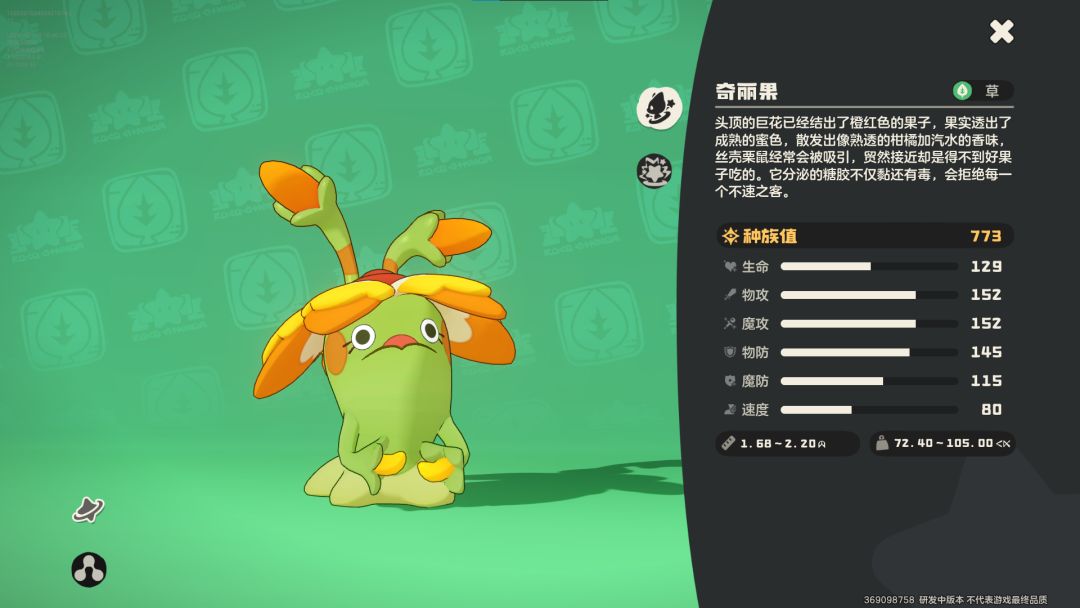Screen dimensions: 1080x608
Task: Select the dark starburst form icon
Action: 655,171
